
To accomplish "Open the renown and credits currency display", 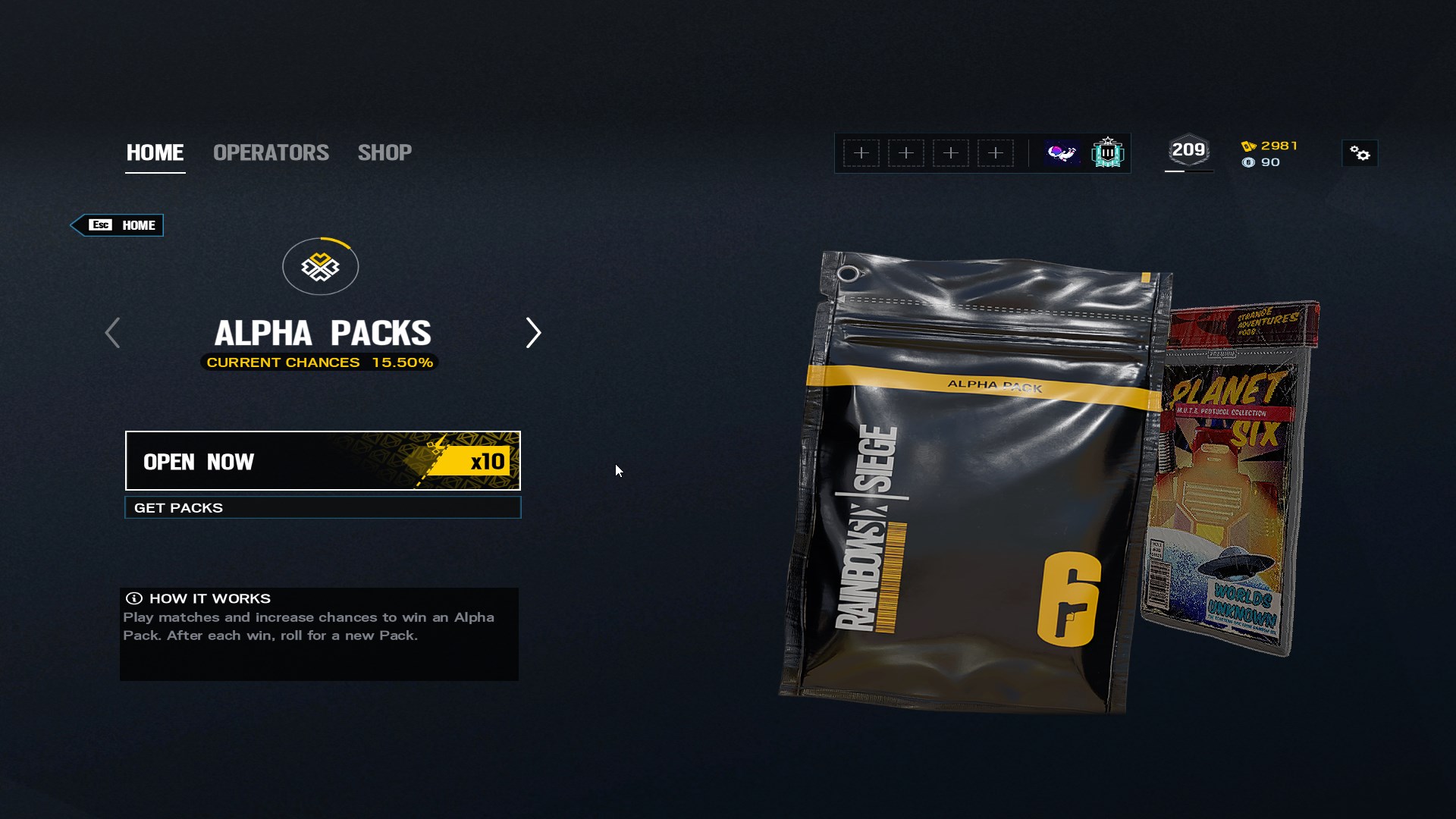I will click(1270, 154).
